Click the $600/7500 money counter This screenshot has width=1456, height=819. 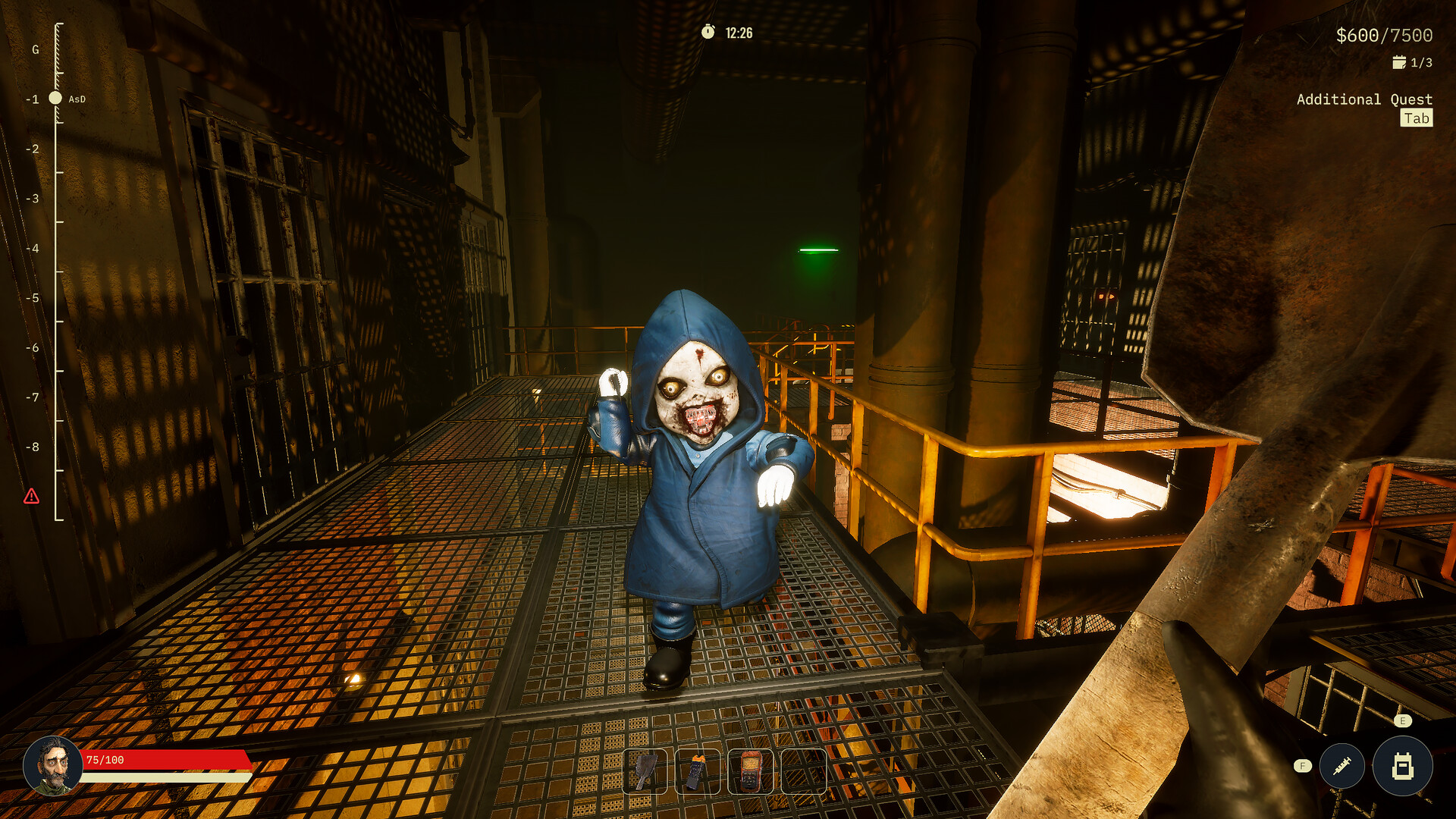[x=1383, y=33]
